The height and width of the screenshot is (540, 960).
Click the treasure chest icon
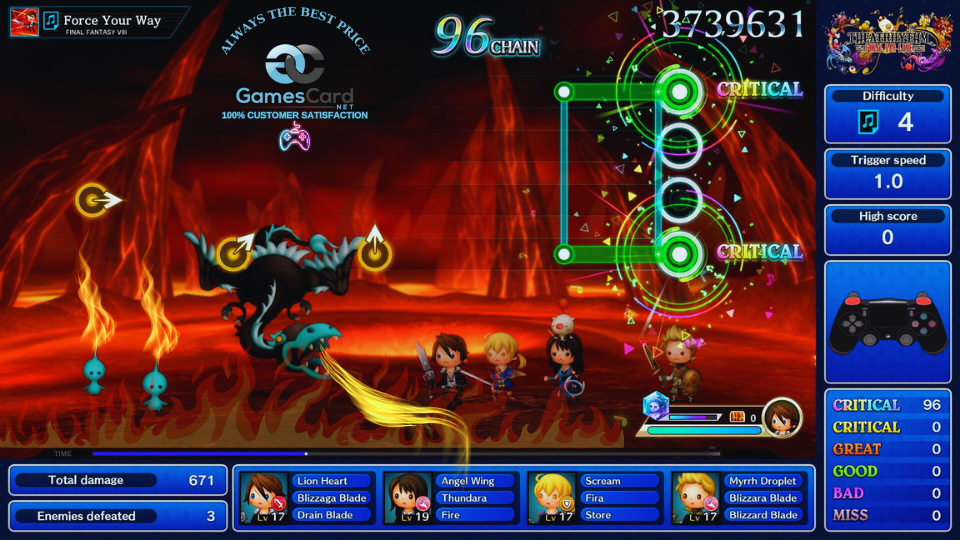(738, 417)
